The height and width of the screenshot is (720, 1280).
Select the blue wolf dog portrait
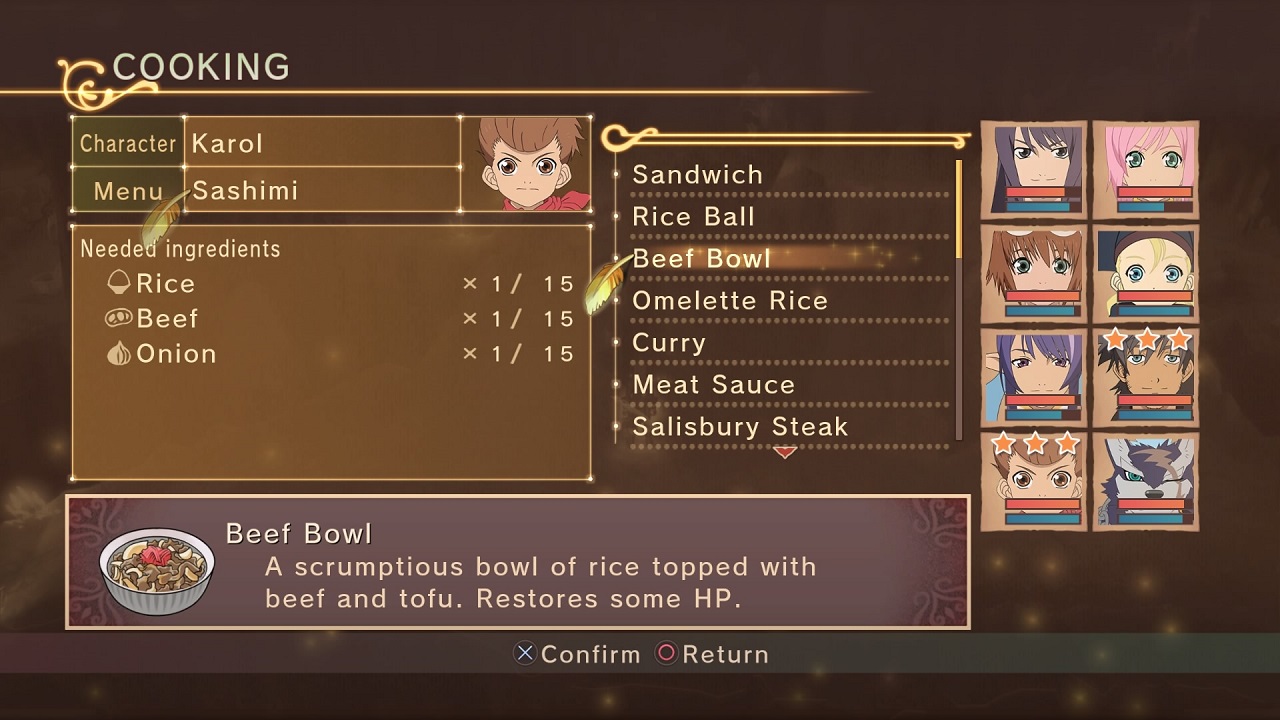(1145, 482)
